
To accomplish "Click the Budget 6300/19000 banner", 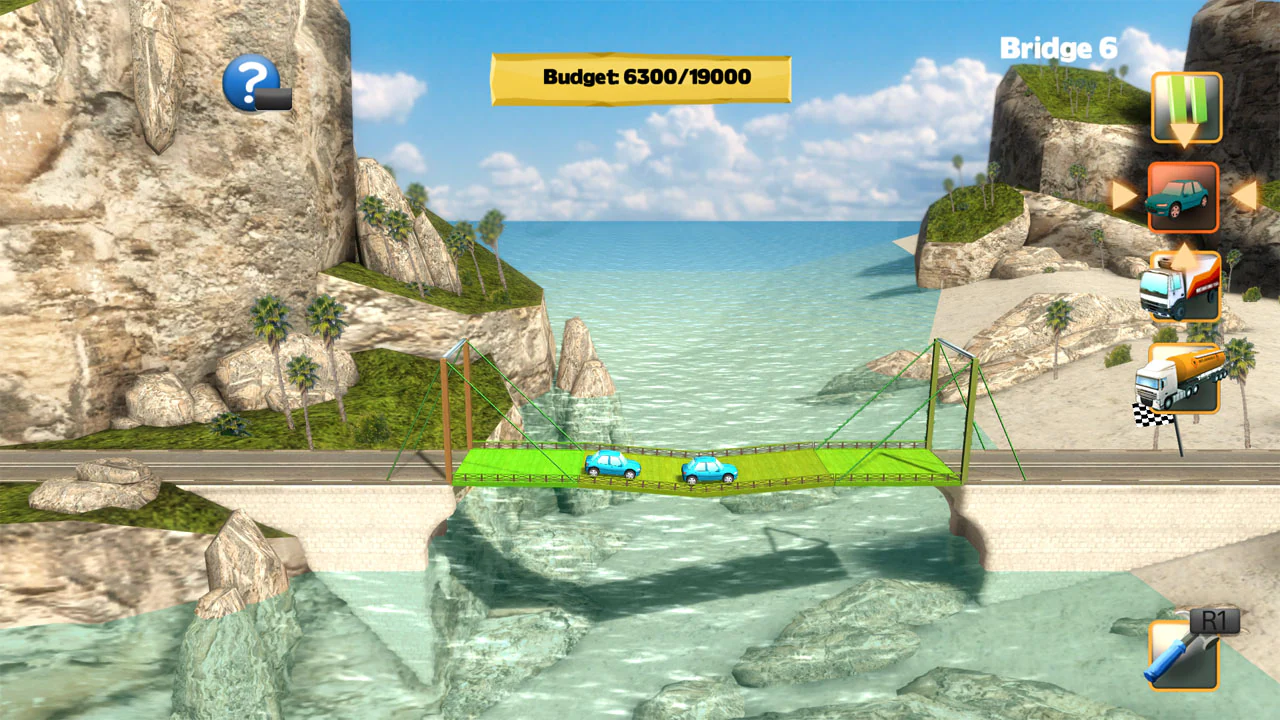I will coord(640,77).
